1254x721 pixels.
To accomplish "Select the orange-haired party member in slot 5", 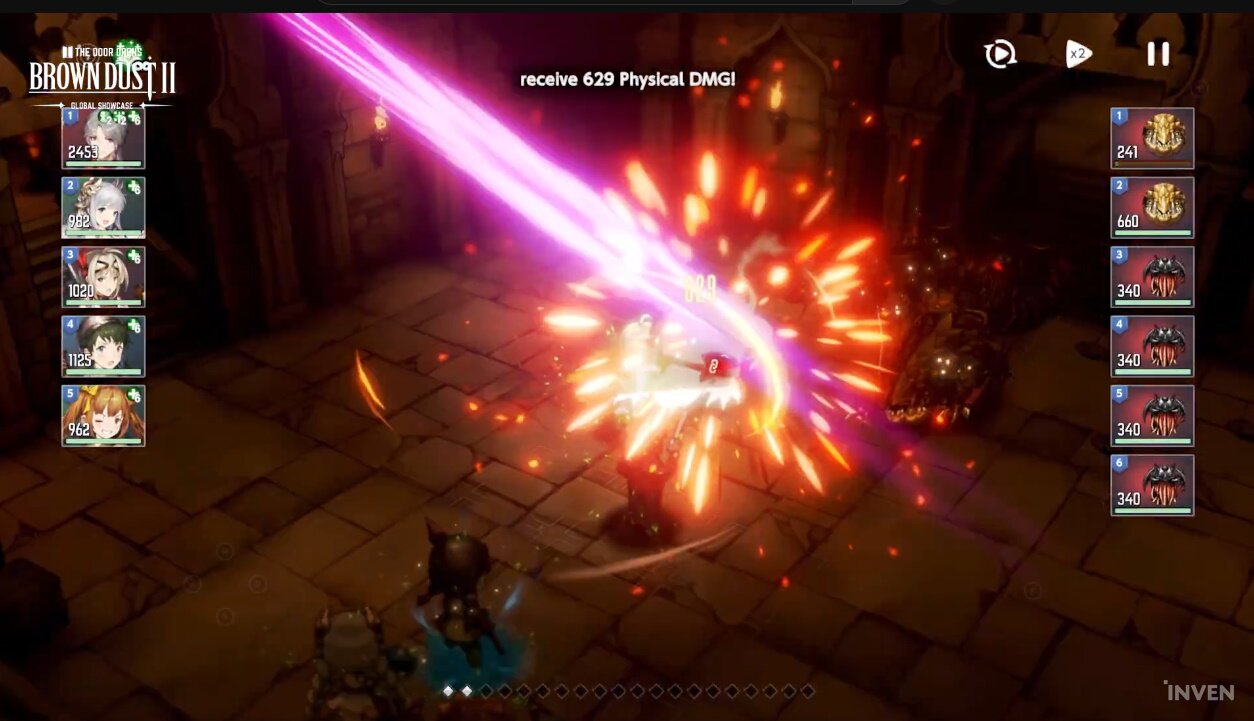I will tap(104, 415).
